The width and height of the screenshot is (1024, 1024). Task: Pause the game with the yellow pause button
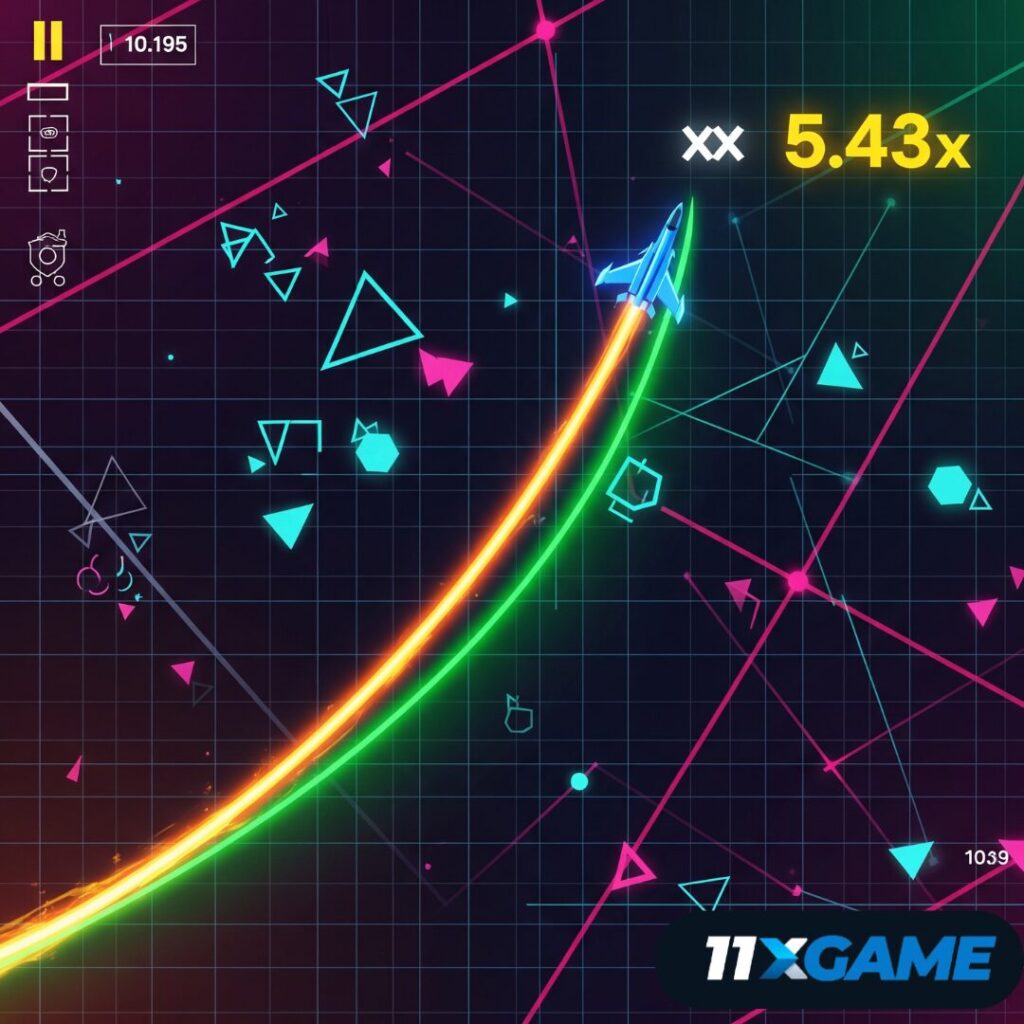(47, 40)
